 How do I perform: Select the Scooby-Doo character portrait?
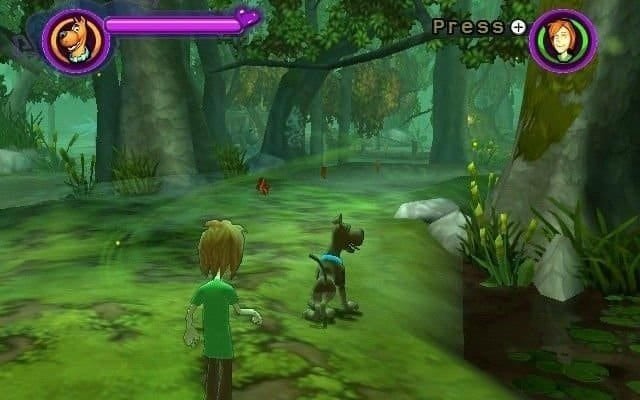75,41
